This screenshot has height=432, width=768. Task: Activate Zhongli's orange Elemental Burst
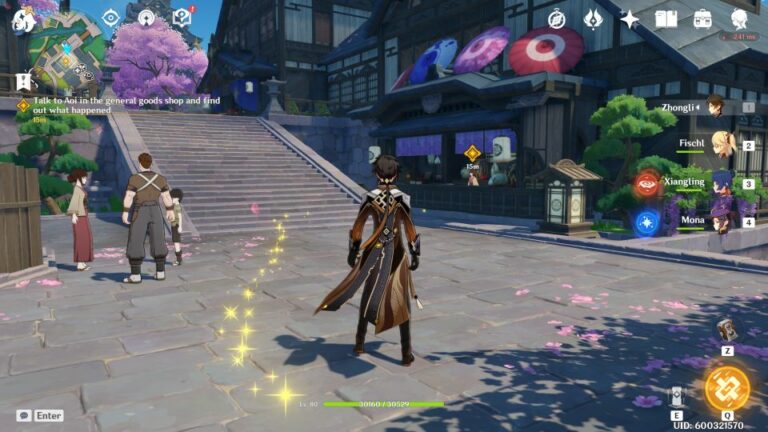pos(726,388)
